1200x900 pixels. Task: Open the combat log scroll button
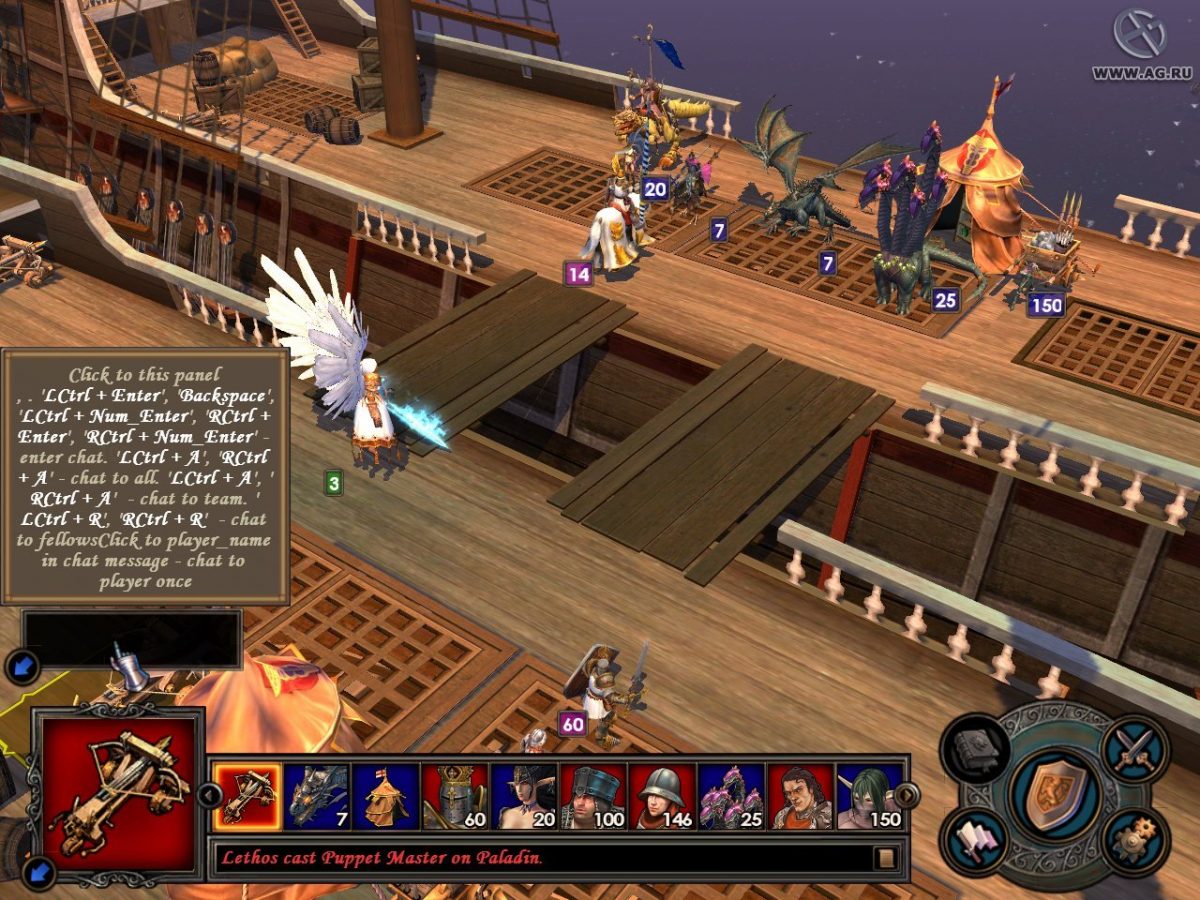click(886, 858)
